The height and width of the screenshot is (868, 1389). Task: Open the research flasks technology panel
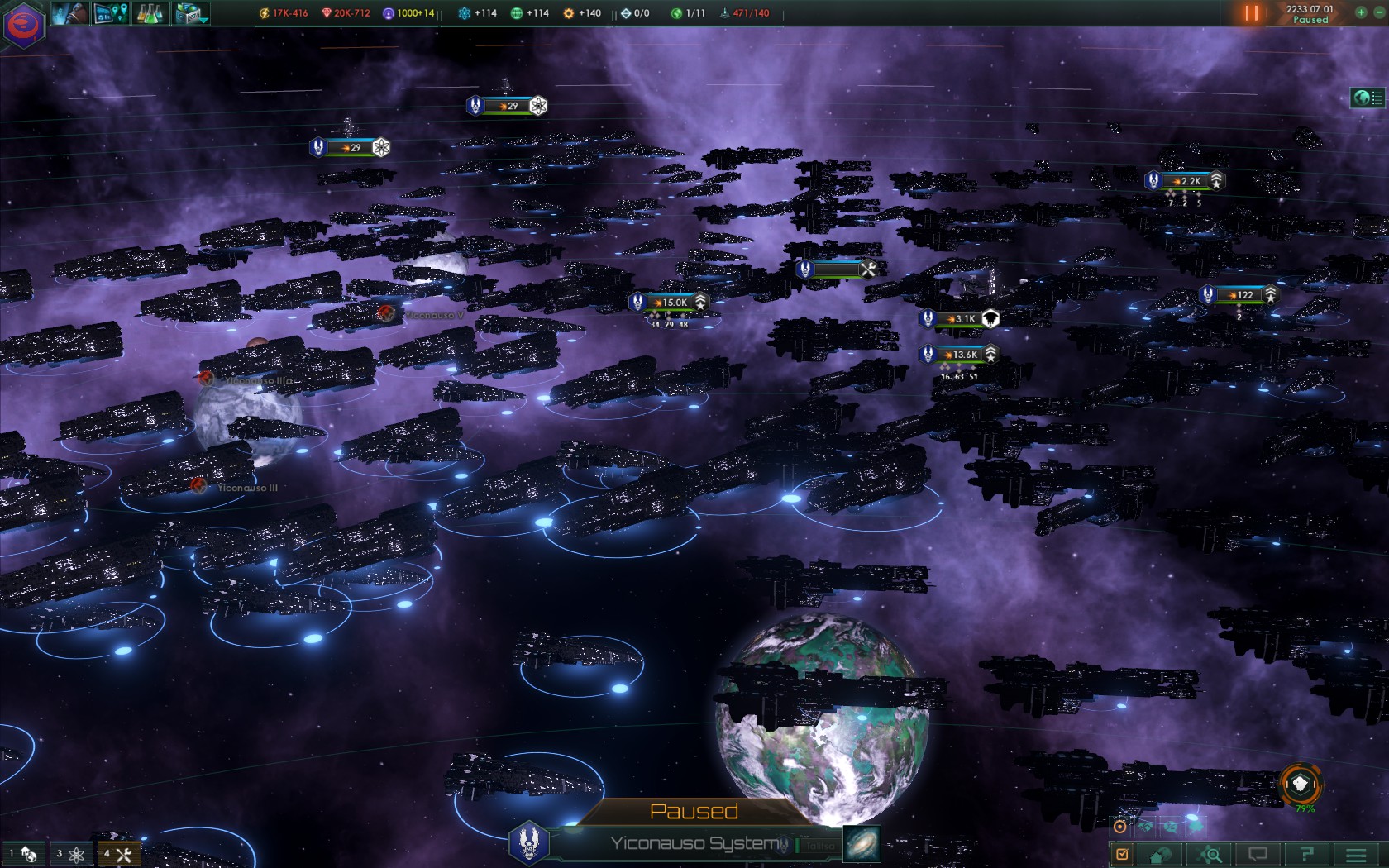(150, 13)
